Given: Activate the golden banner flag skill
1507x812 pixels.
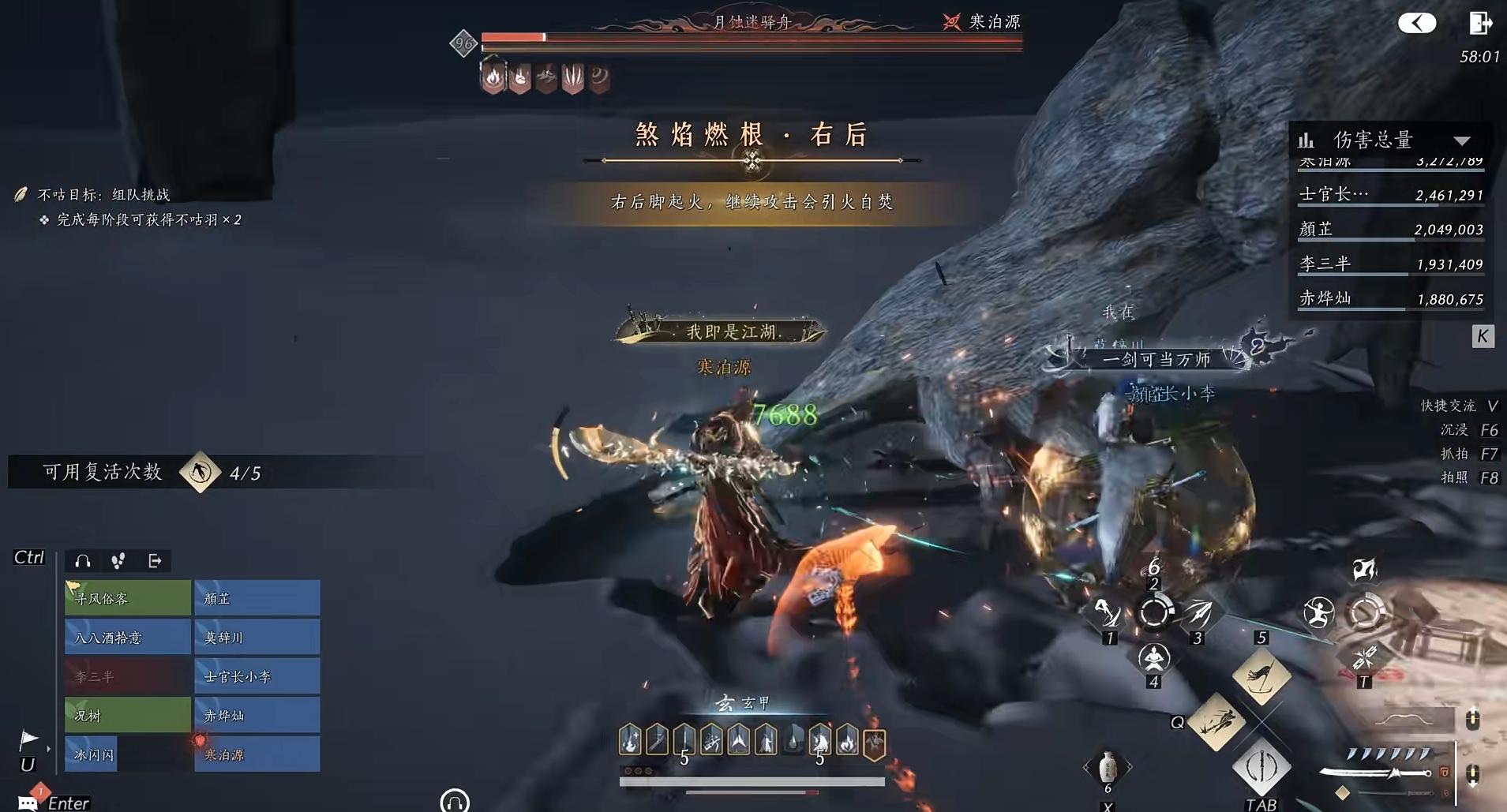Looking at the screenshot, I should (1261, 676).
